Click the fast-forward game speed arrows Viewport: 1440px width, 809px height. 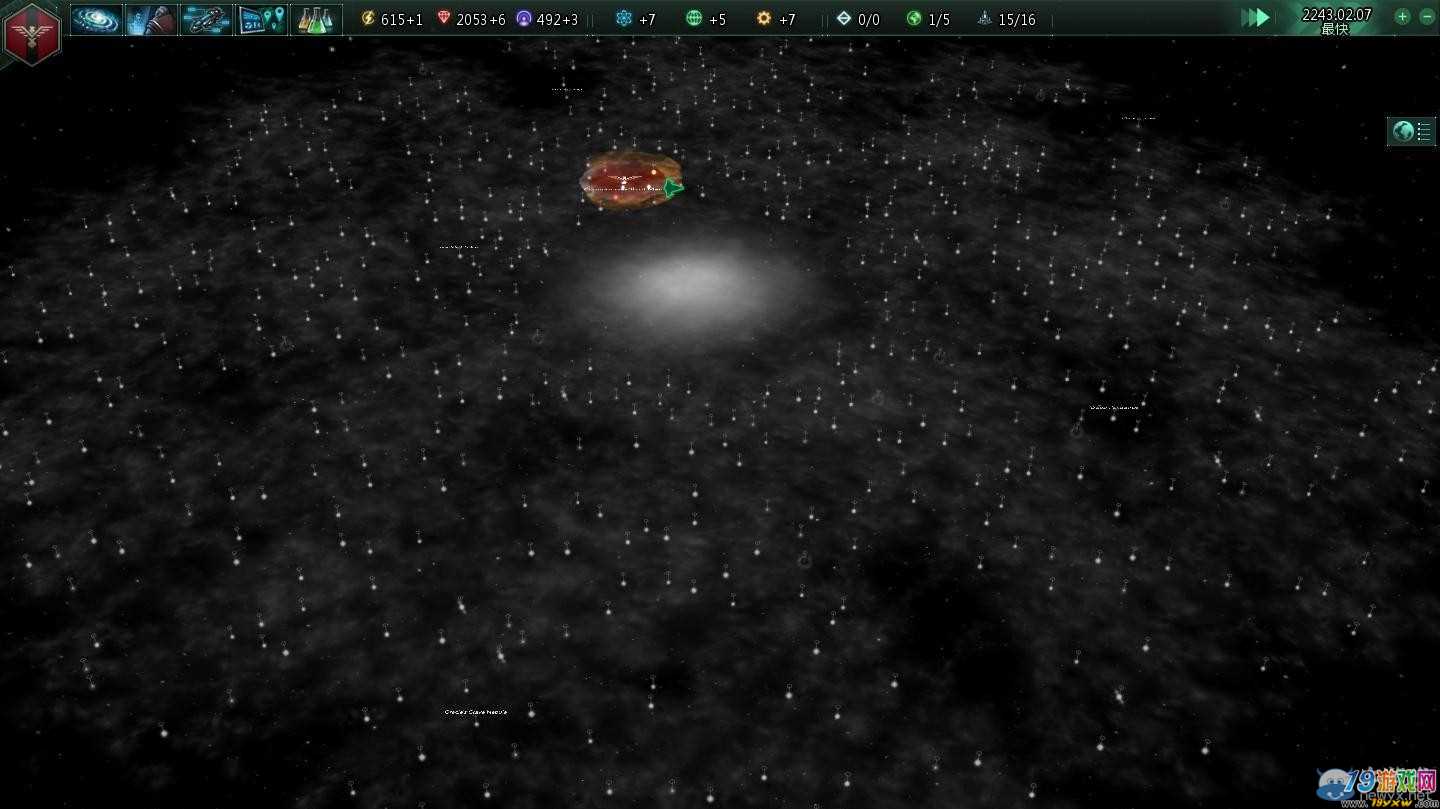pyautogui.click(x=1255, y=17)
